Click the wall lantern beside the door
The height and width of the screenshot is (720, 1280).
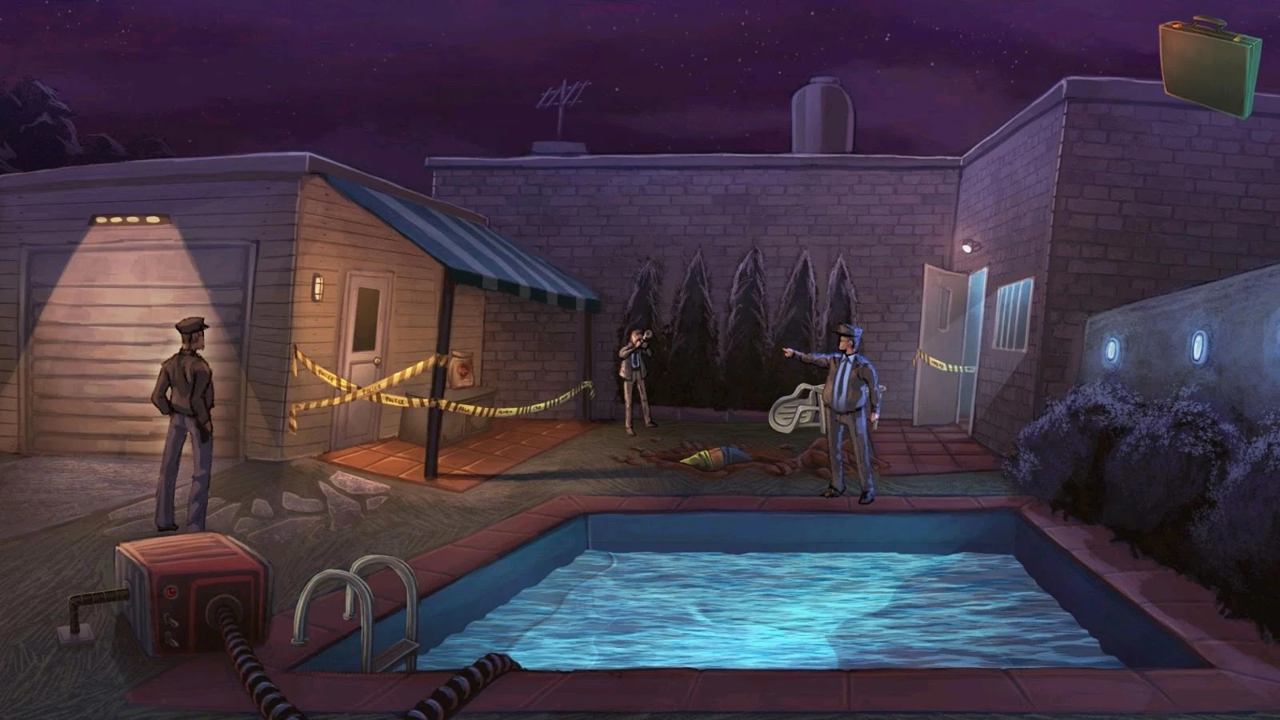(317, 288)
